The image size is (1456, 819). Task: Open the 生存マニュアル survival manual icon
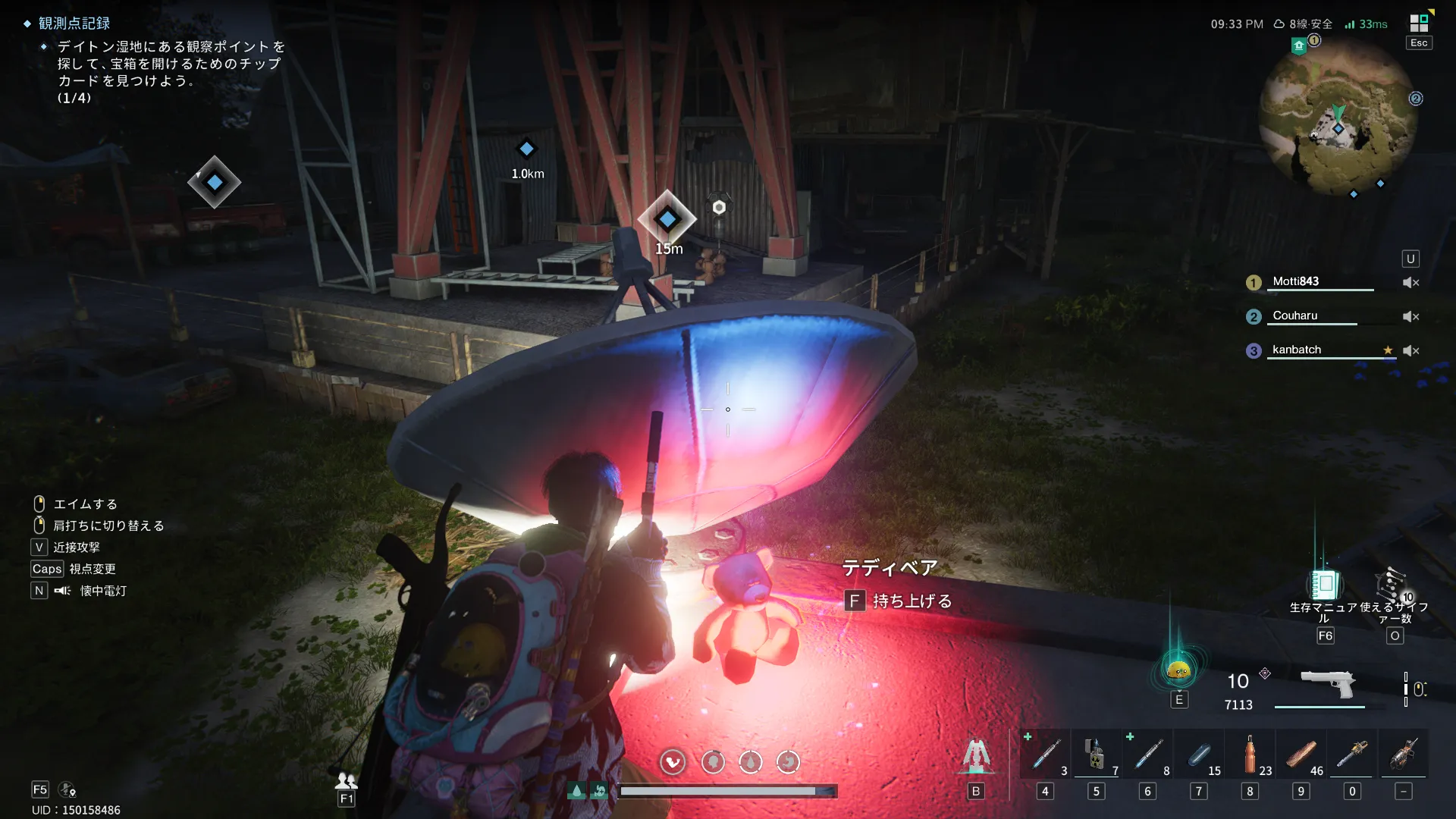click(1324, 585)
